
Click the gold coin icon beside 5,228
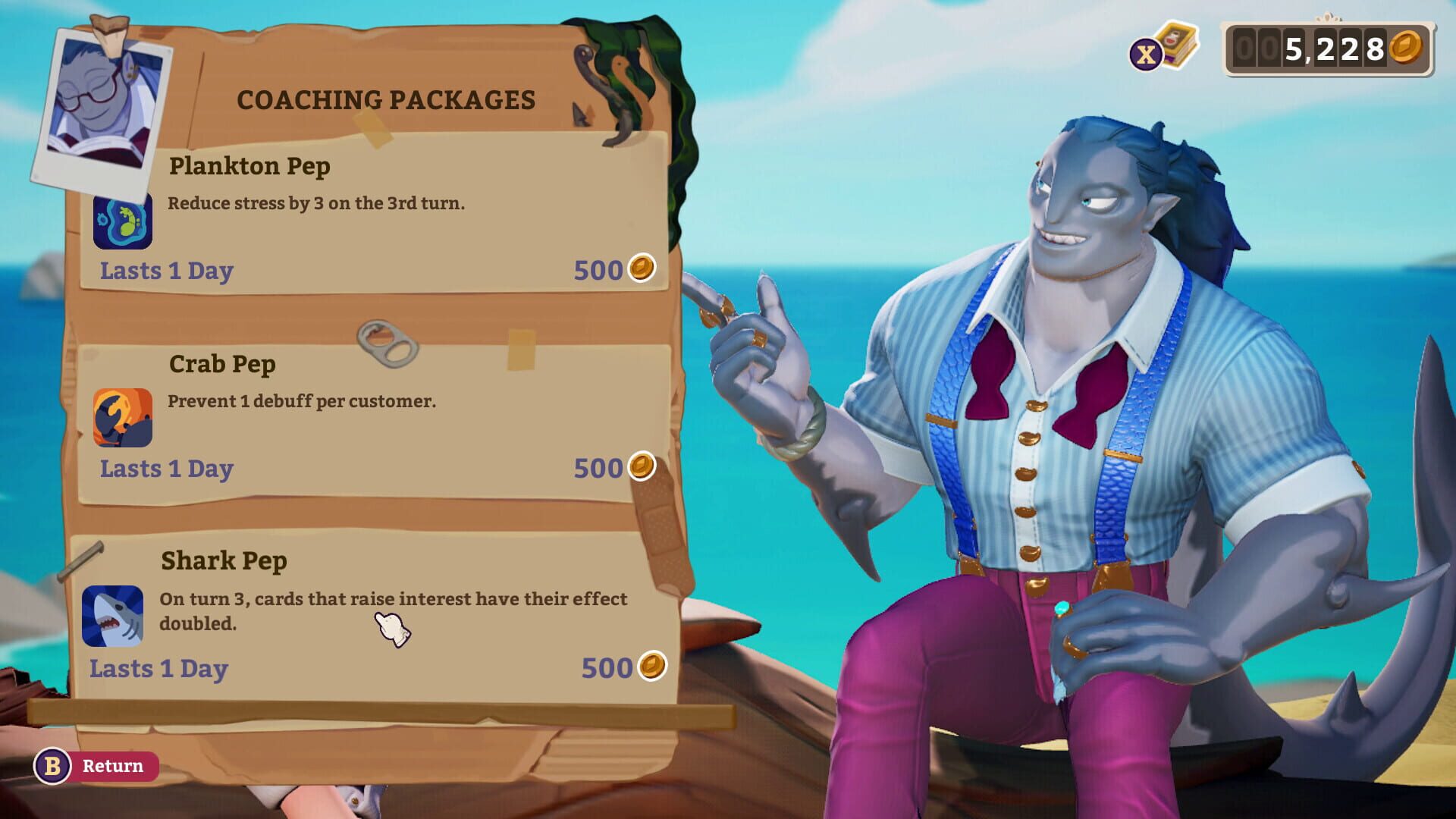pos(1407,47)
